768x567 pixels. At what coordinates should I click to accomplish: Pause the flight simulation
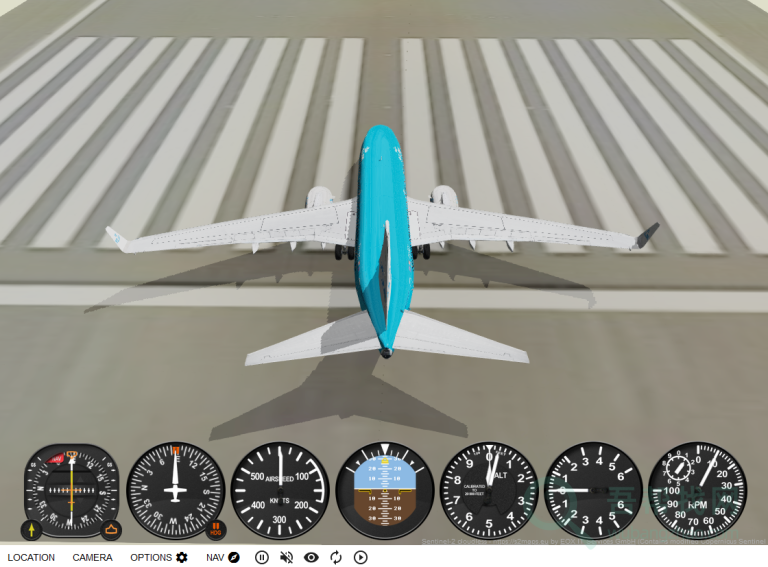(262, 557)
